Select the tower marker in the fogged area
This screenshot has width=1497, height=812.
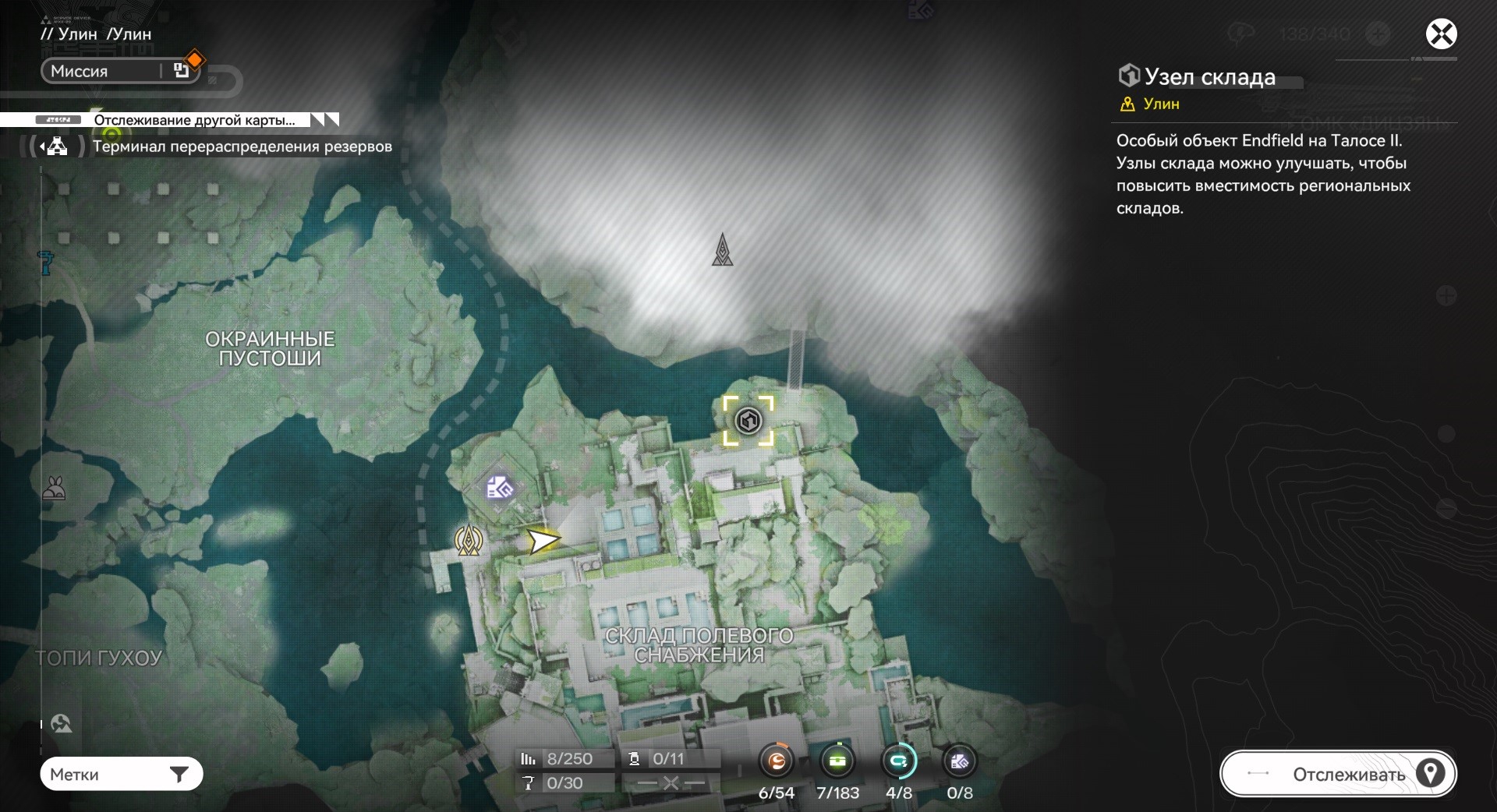point(723,250)
